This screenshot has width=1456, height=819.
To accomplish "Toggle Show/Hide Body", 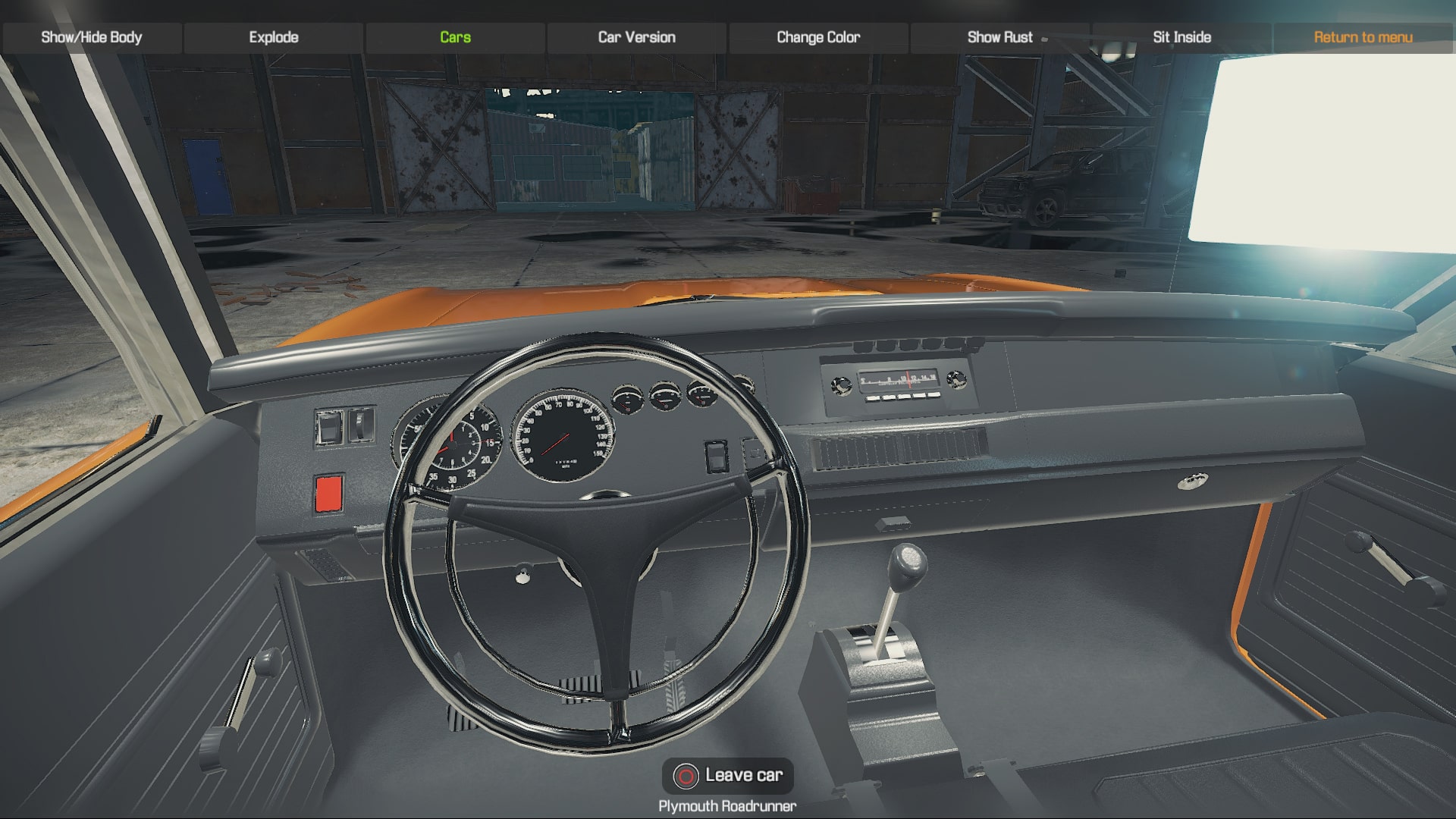I will pos(93,35).
